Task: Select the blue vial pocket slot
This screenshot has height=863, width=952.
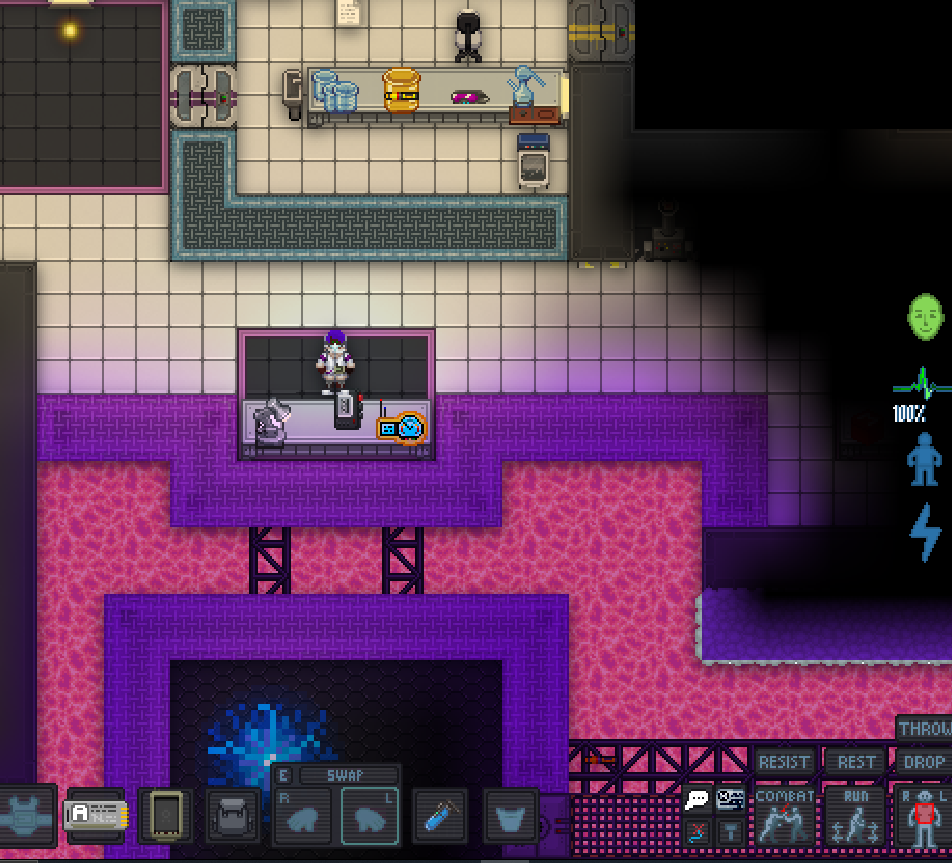Action: [x=440, y=817]
